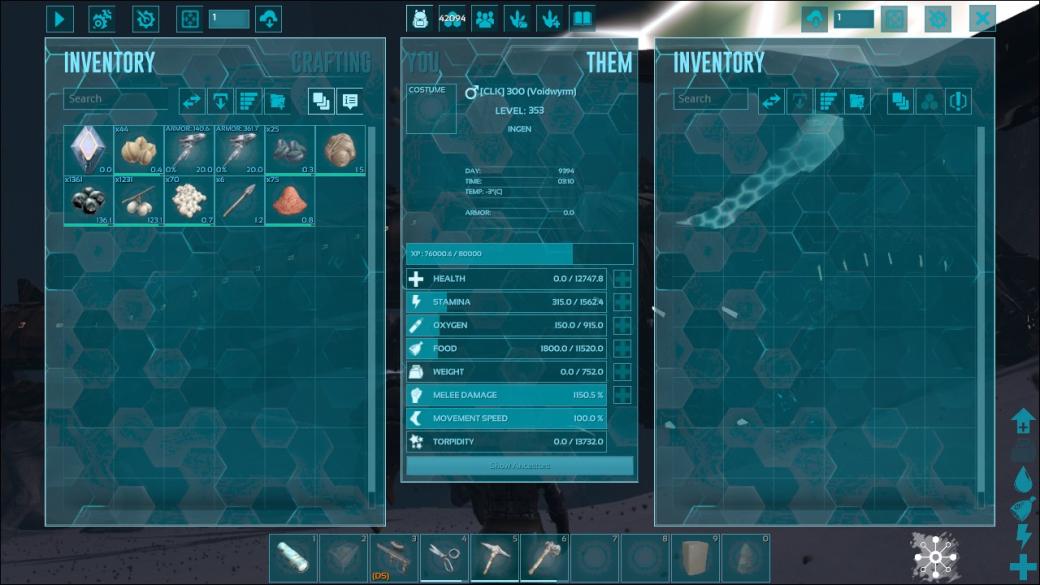1040x585 pixels.
Task: Click the left inventory Search field
Action: click(115, 99)
